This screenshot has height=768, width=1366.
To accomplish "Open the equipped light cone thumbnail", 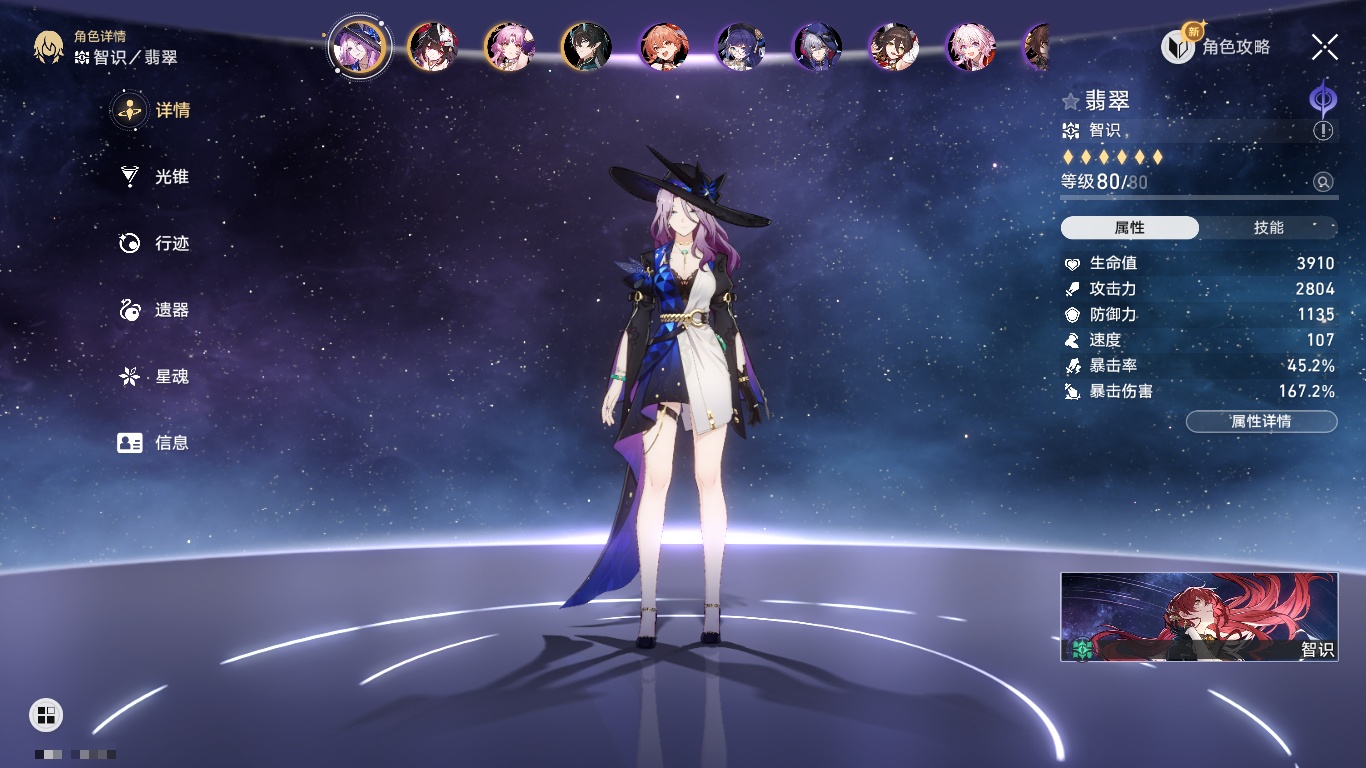I will (1199, 617).
